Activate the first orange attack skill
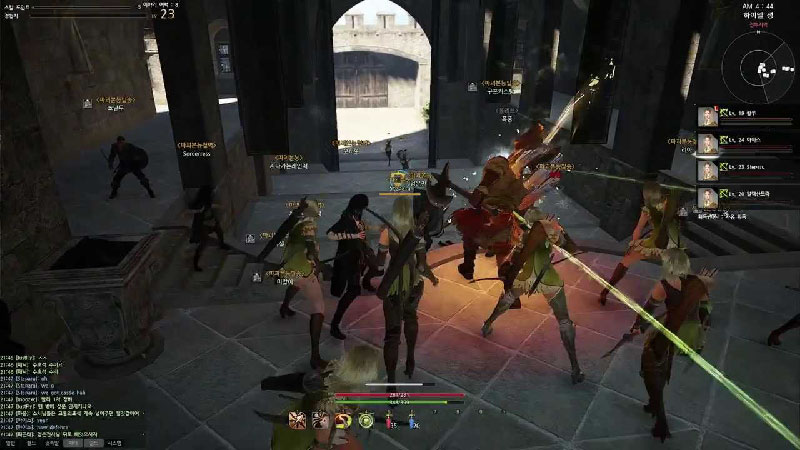This screenshot has width=800, height=450. click(x=297, y=420)
